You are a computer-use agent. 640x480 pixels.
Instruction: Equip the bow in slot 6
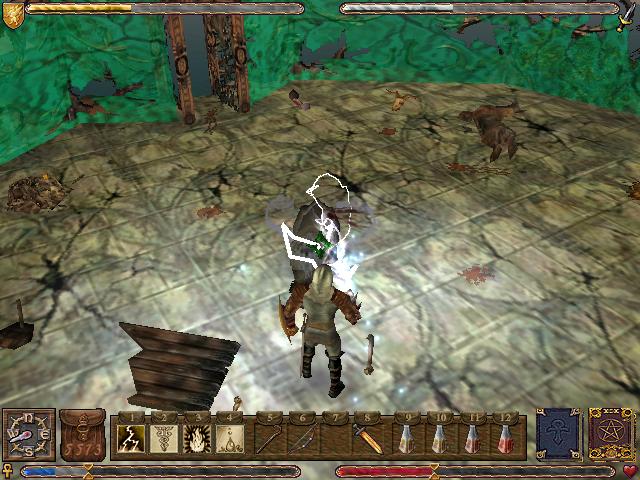[302, 438]
